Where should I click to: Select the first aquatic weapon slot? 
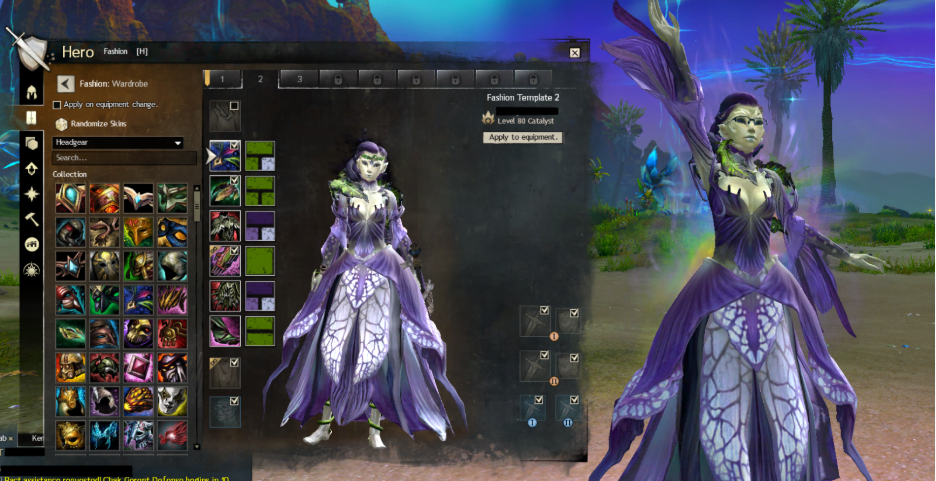[533, 408]
